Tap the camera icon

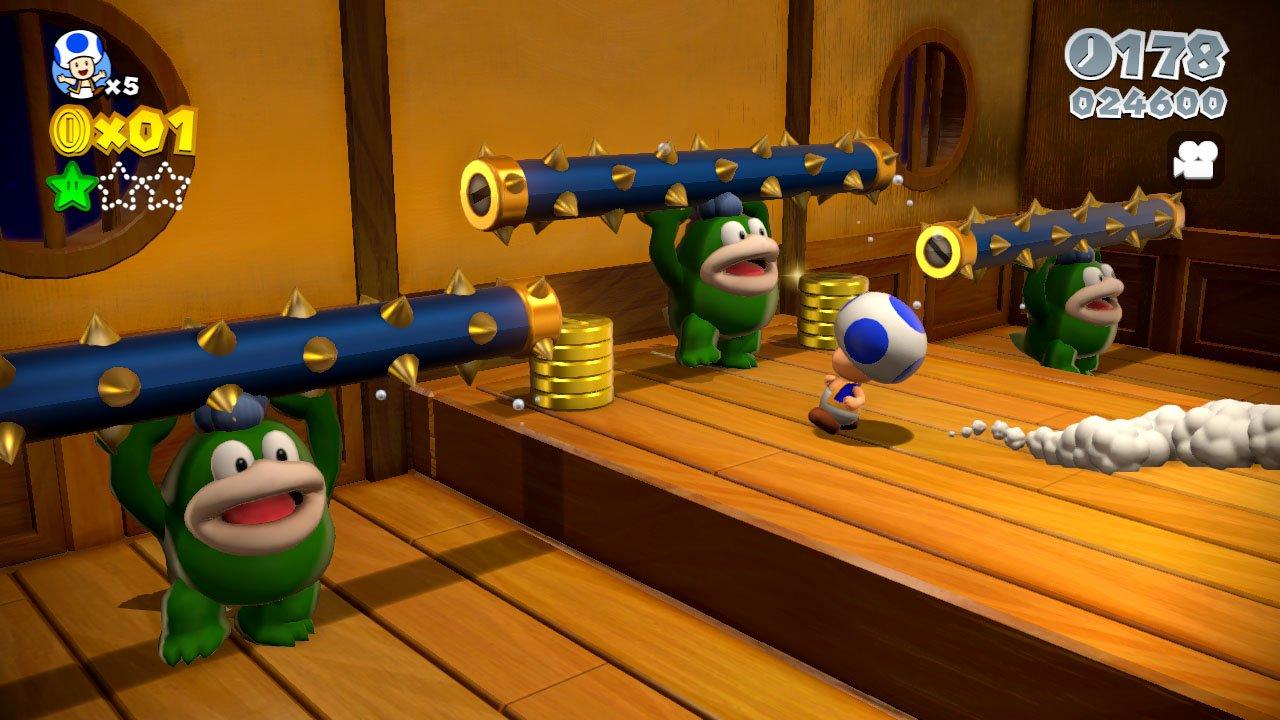pyautogui.click(x=1194, y=160)
